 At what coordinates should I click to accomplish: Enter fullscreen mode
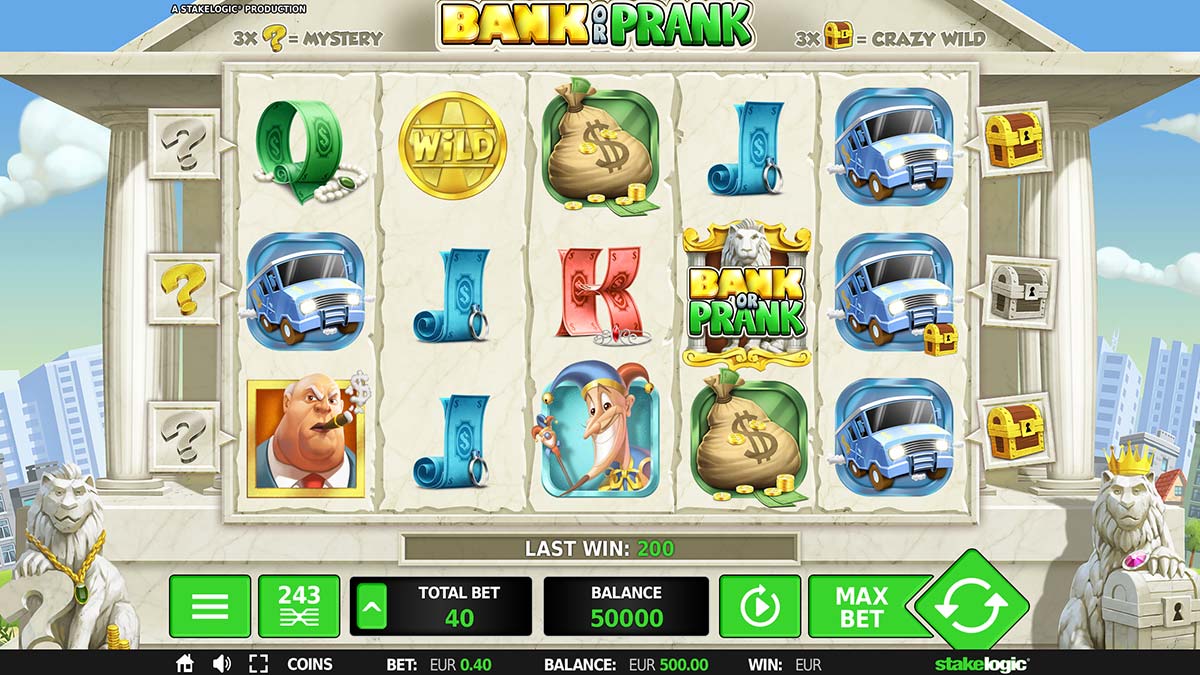click(258, 664)
